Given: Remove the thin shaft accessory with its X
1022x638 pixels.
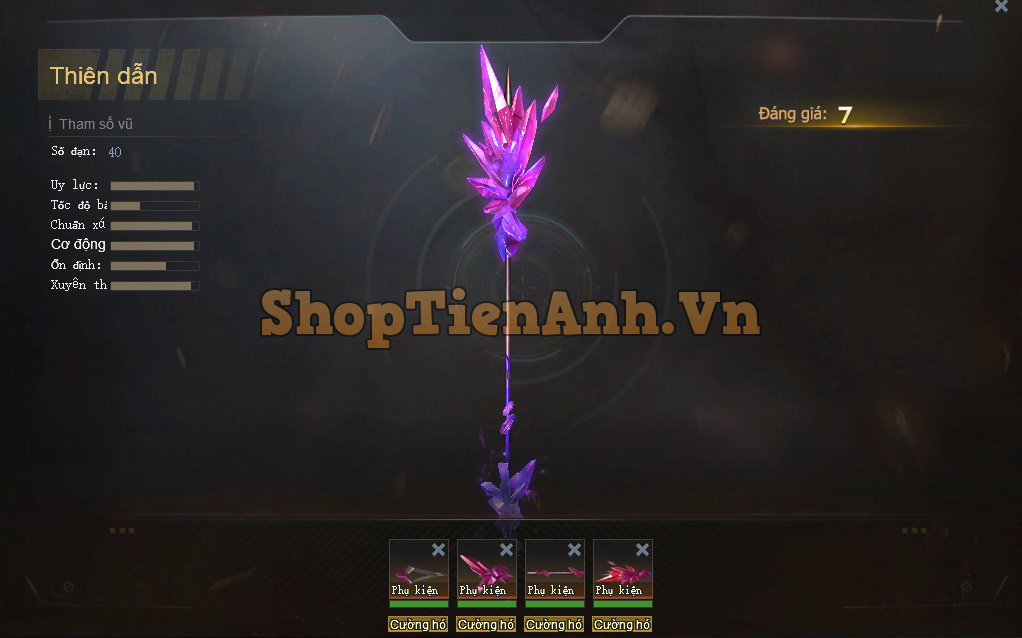Looking at the screenshot, I should pos(574,550).
